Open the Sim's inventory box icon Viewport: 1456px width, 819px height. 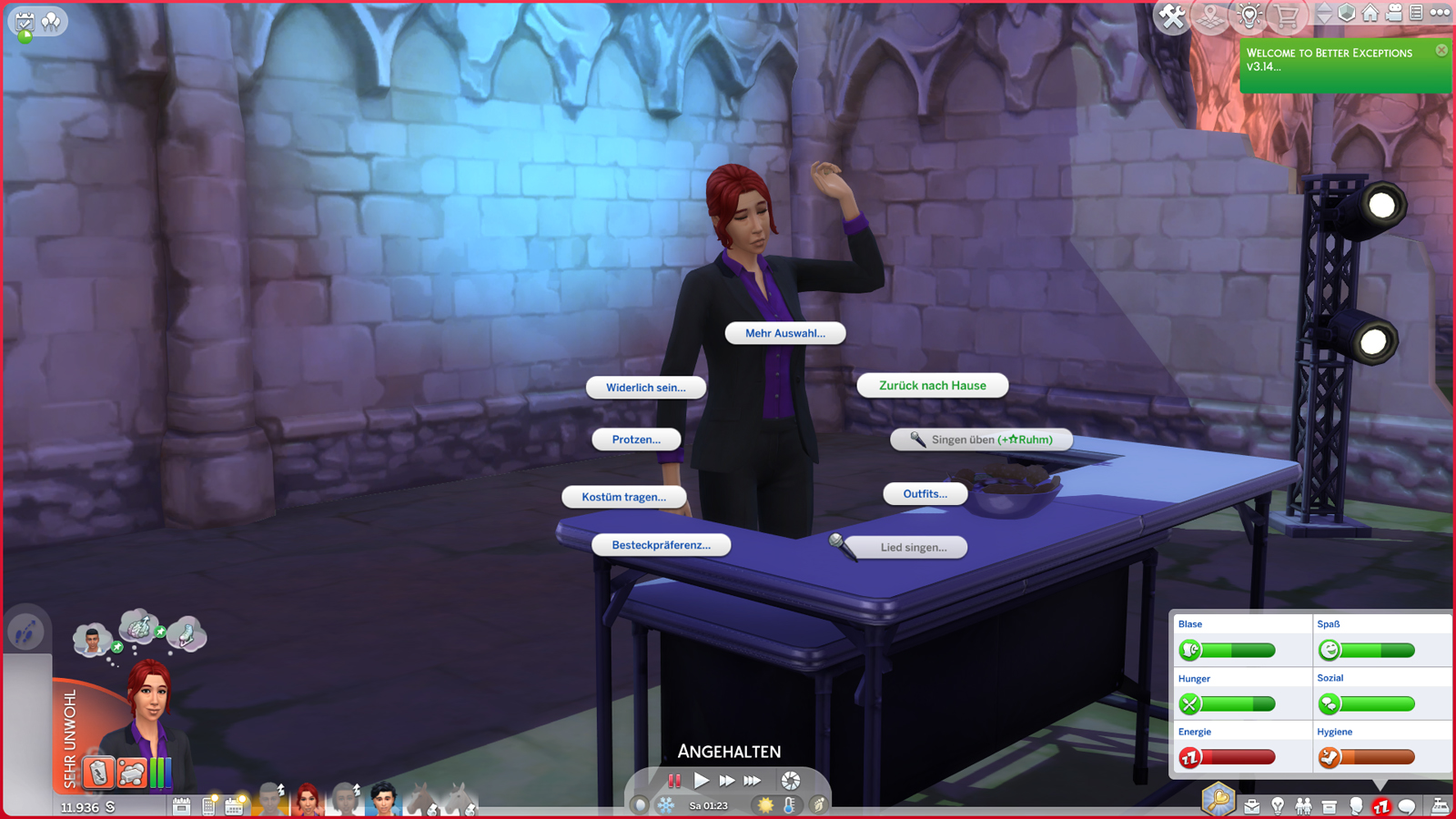(1329, 806)
